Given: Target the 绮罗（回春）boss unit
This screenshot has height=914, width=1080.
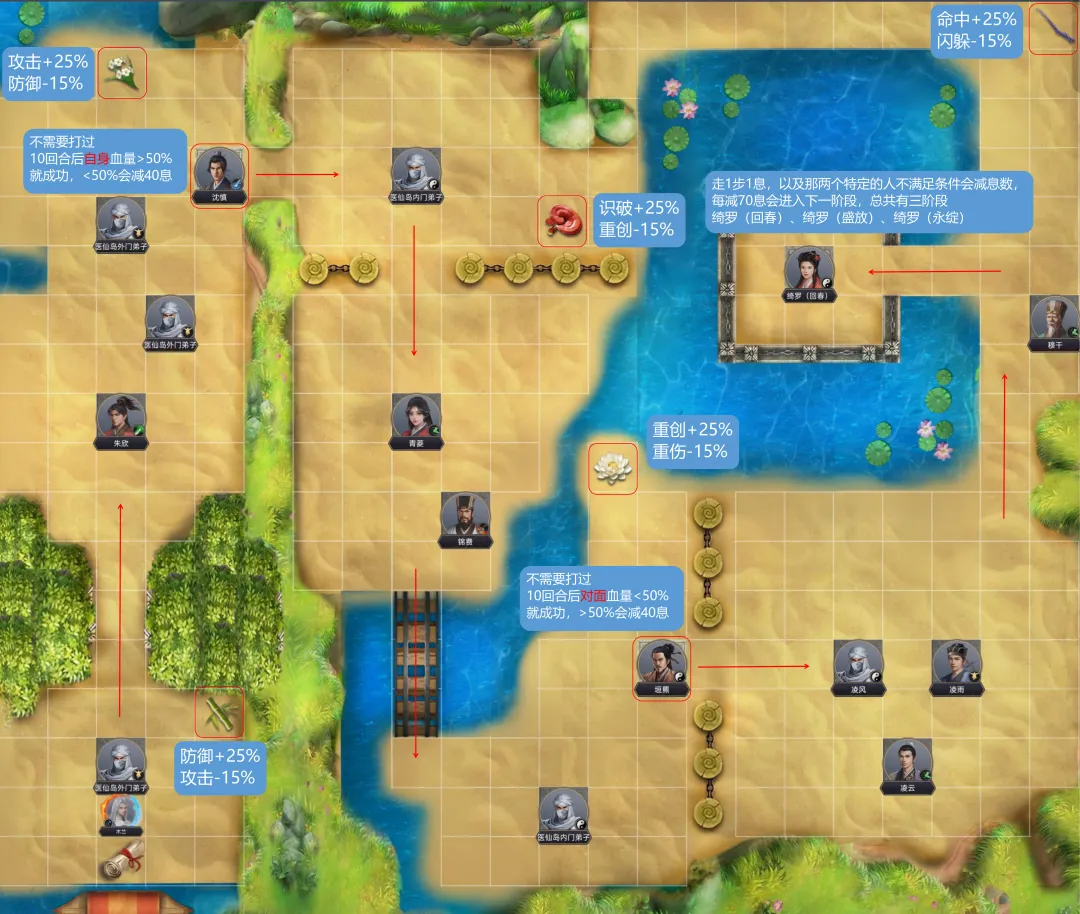Looking at the screenshot, I should pos(809,270).
